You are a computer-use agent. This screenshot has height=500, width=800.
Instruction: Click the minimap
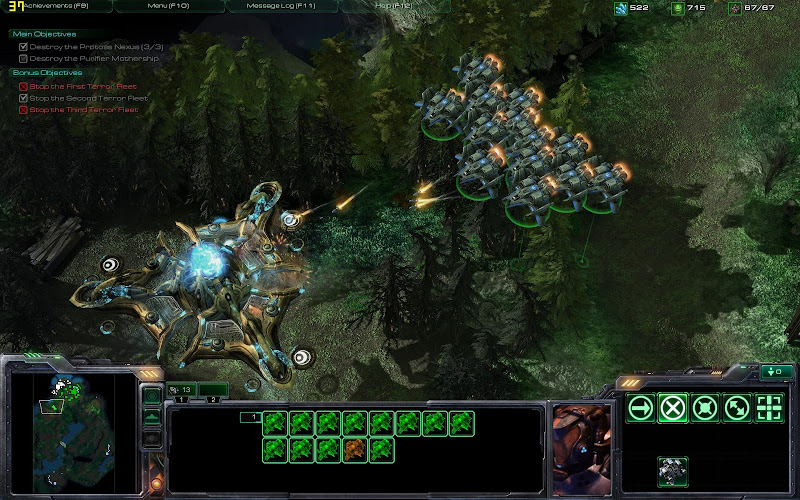click(68, 420)
